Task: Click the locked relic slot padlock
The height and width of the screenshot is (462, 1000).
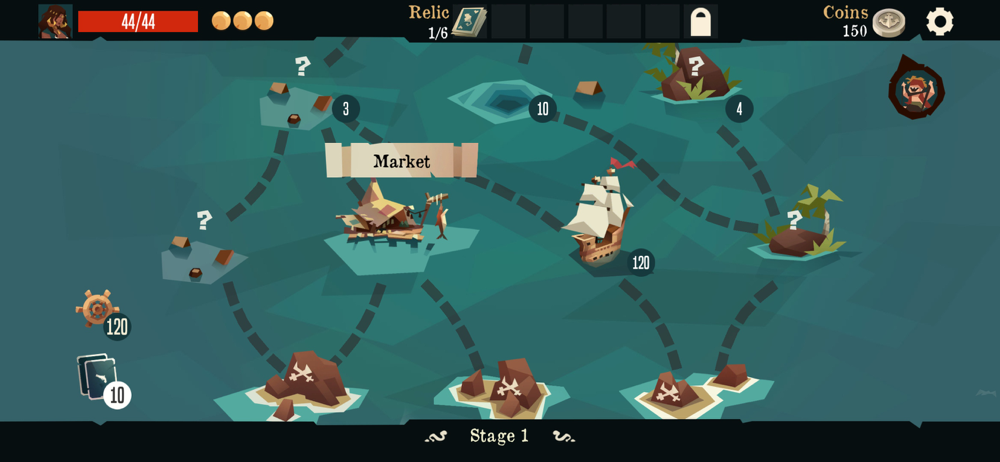Action: pyautogui.click(x=701, y=22)
